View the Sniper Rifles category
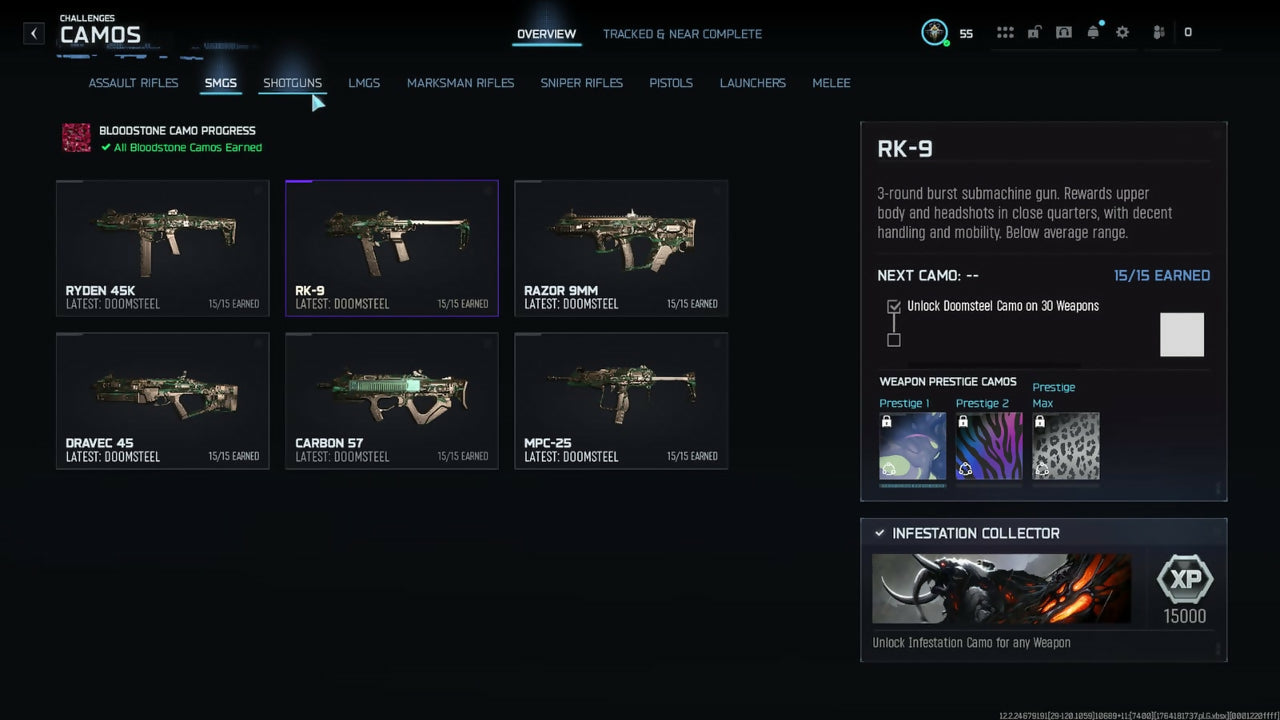Screen dimensions: 1280x720 point(581,83)
